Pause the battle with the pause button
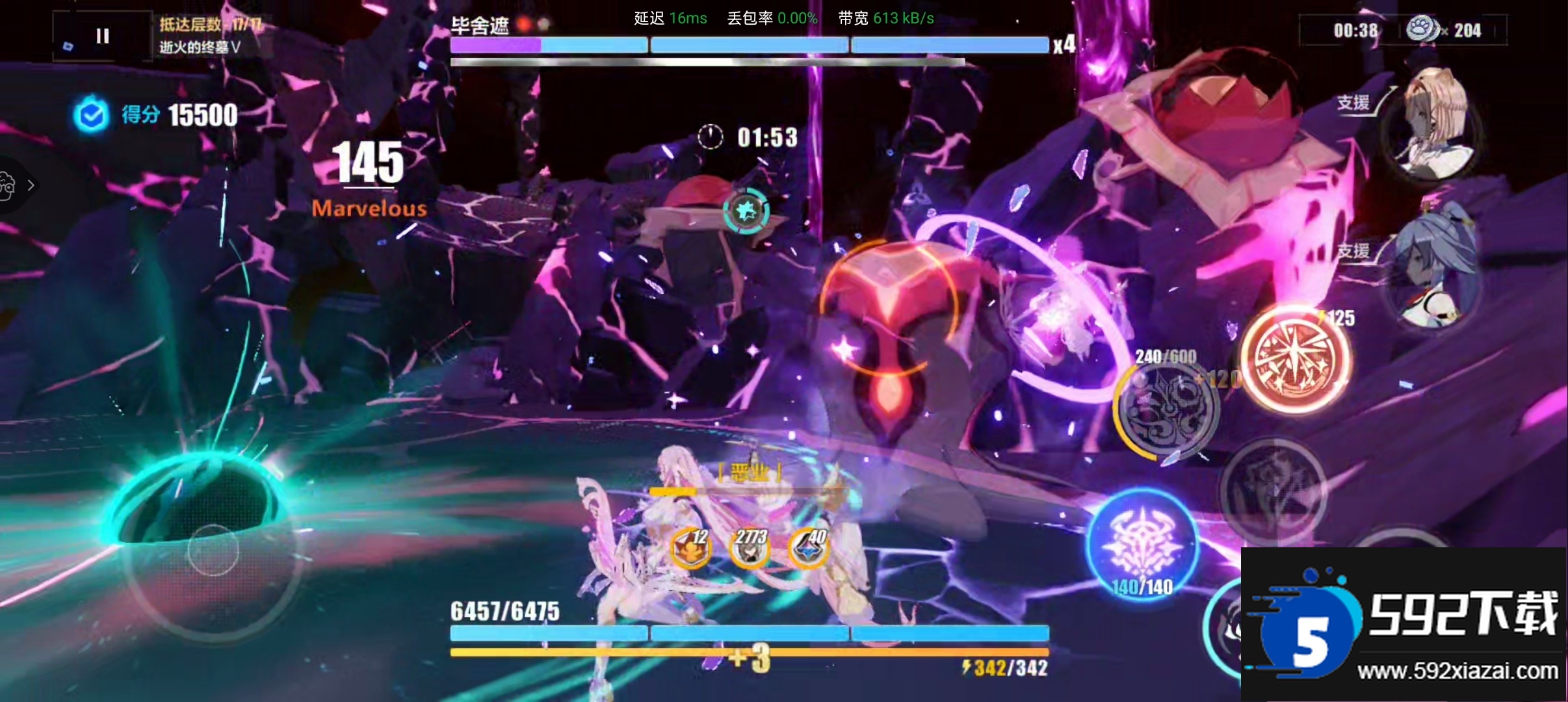 pyautogui.click(x=102, y=36)
